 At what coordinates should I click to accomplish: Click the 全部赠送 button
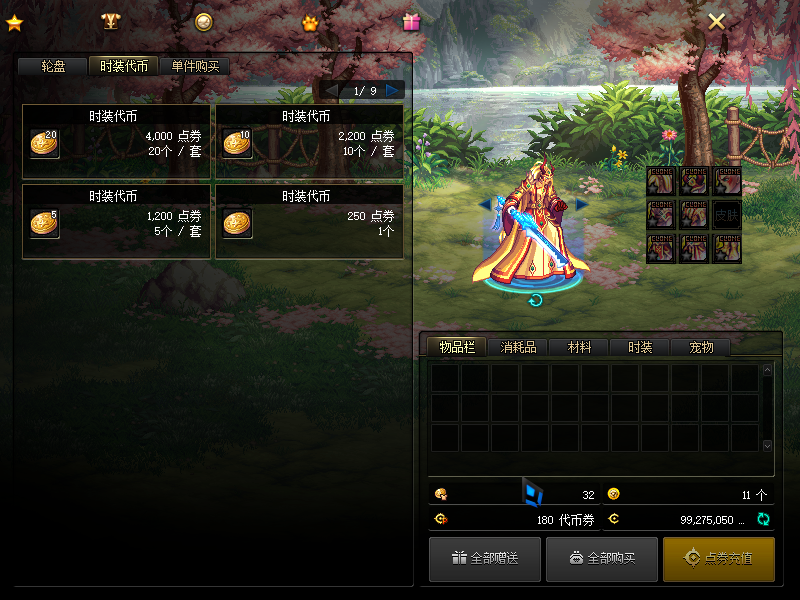485,559
